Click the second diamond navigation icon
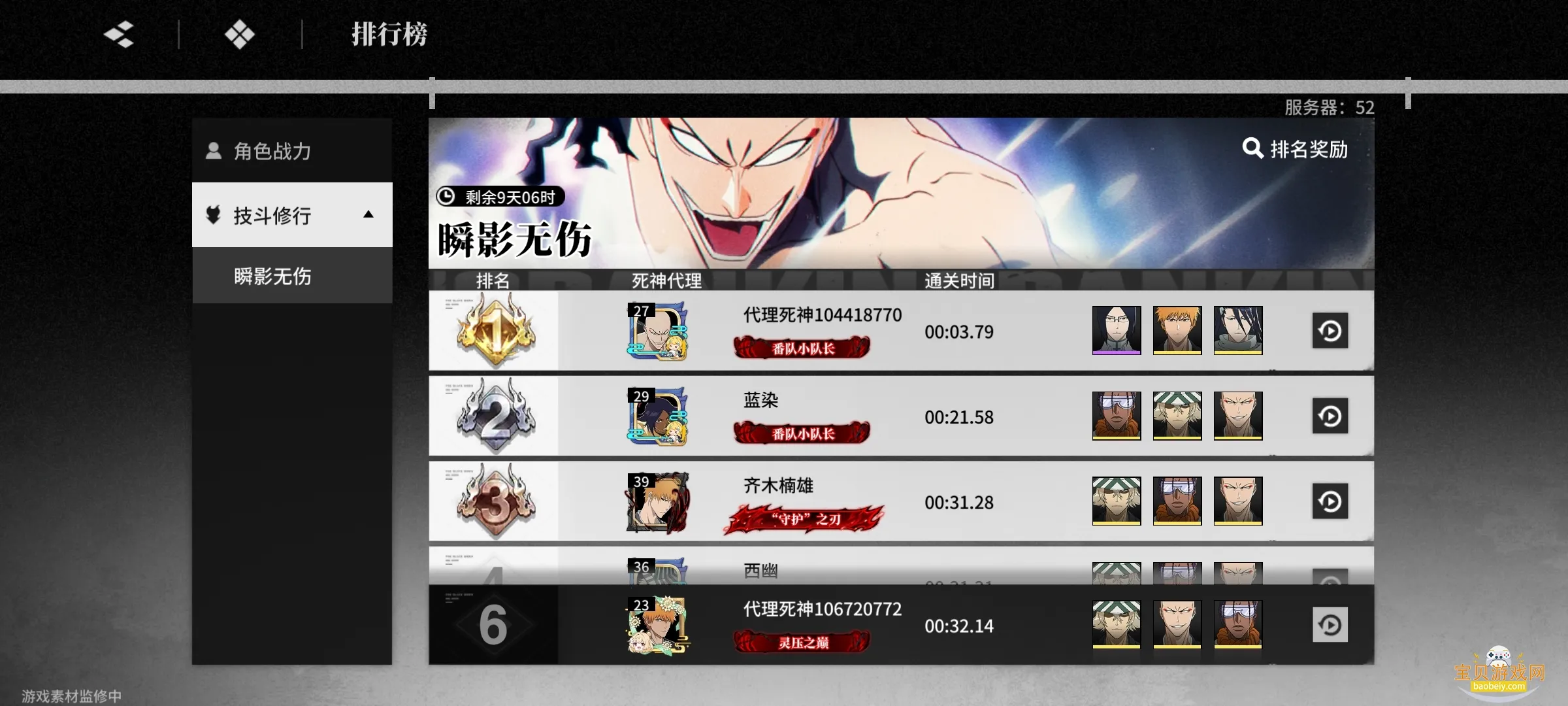This screenshot has width=1568, height=706. (x=240, y=35)
